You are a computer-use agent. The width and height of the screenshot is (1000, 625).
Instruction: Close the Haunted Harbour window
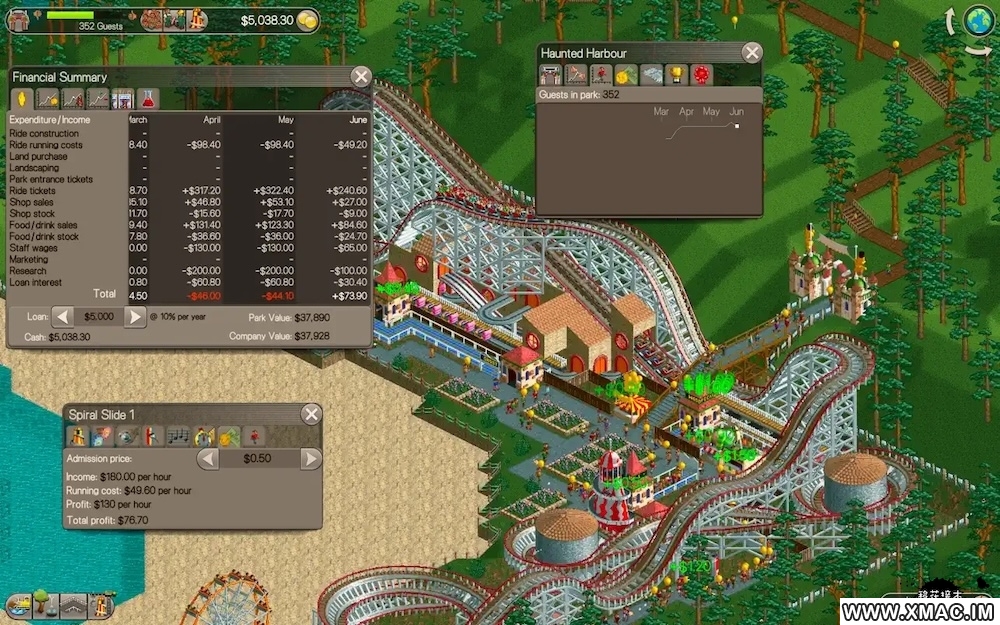[x=752, y=53]
